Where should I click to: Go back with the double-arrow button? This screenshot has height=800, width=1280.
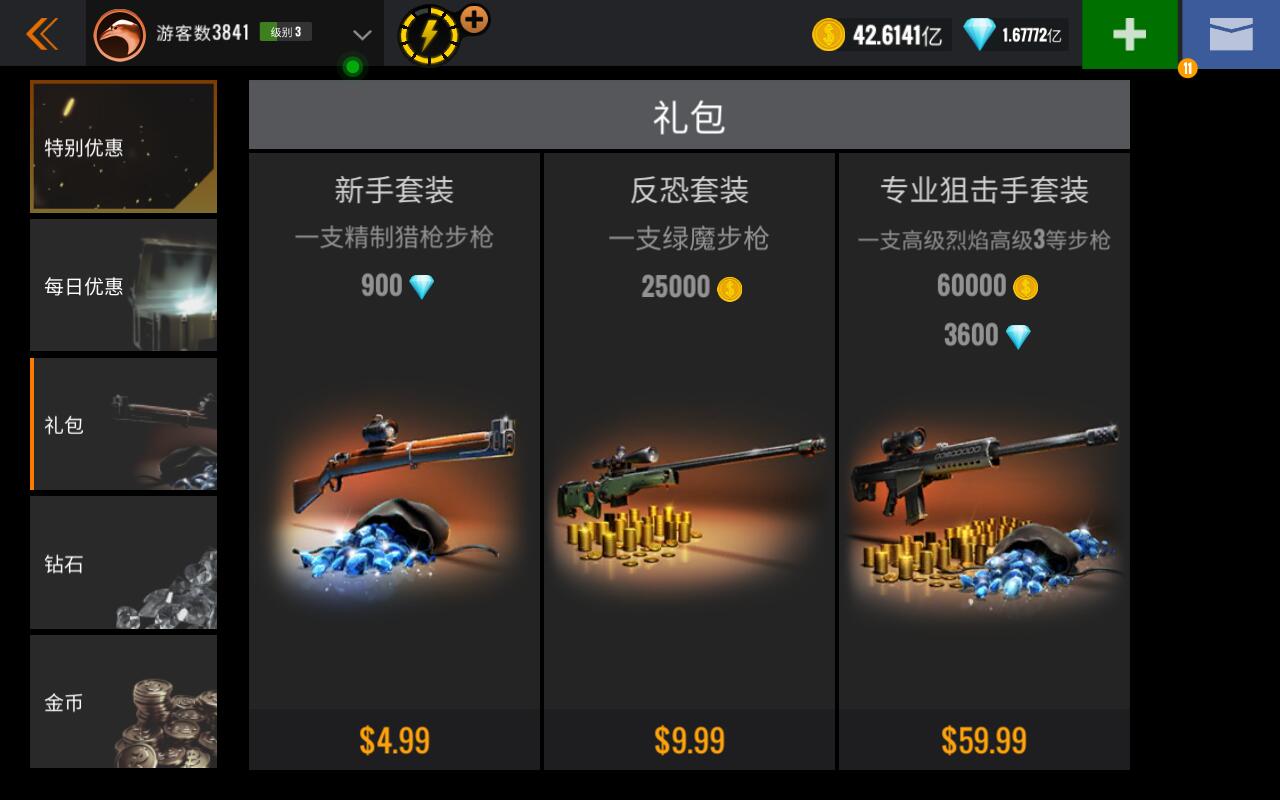pyautogui.click(x=42, y=34)
